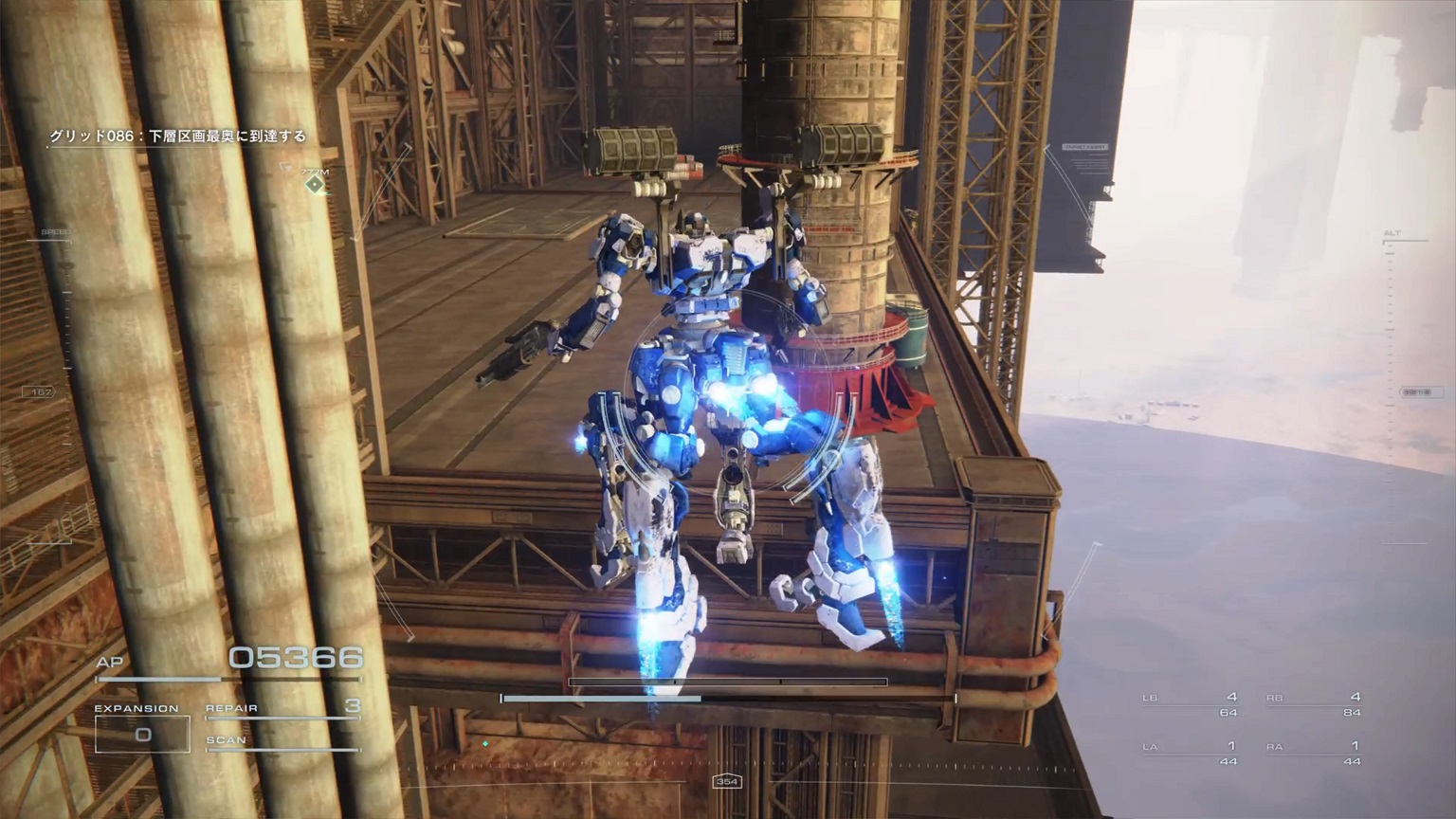This screenshot has height=819, width=1456.
Task: Pick the RA arm weapon slot
Action: click(1314, 754)
